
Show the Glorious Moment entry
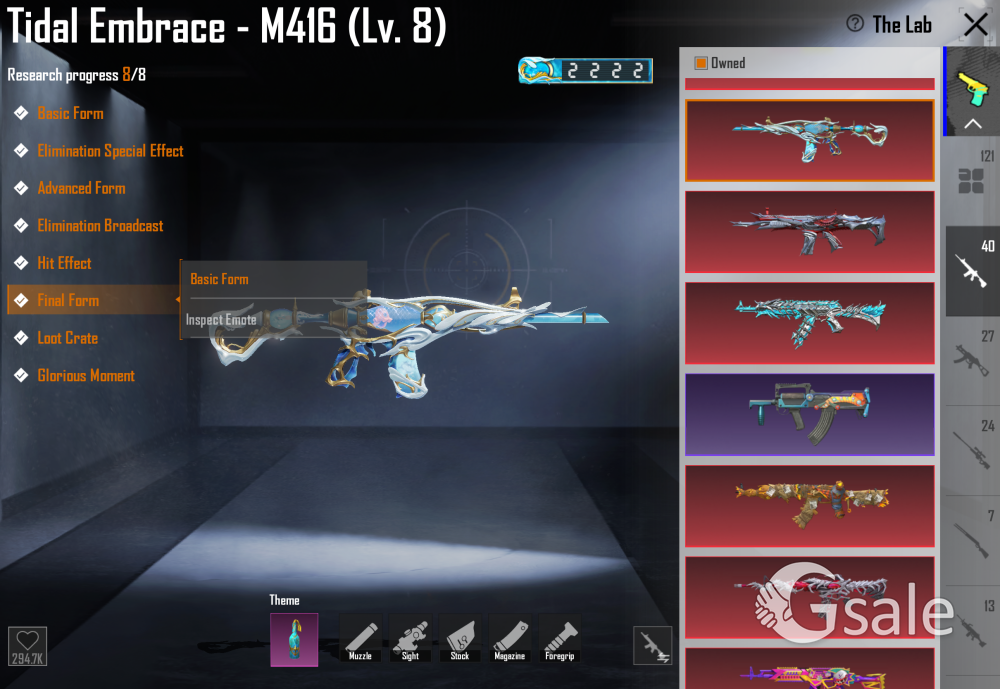pos(86,376)
